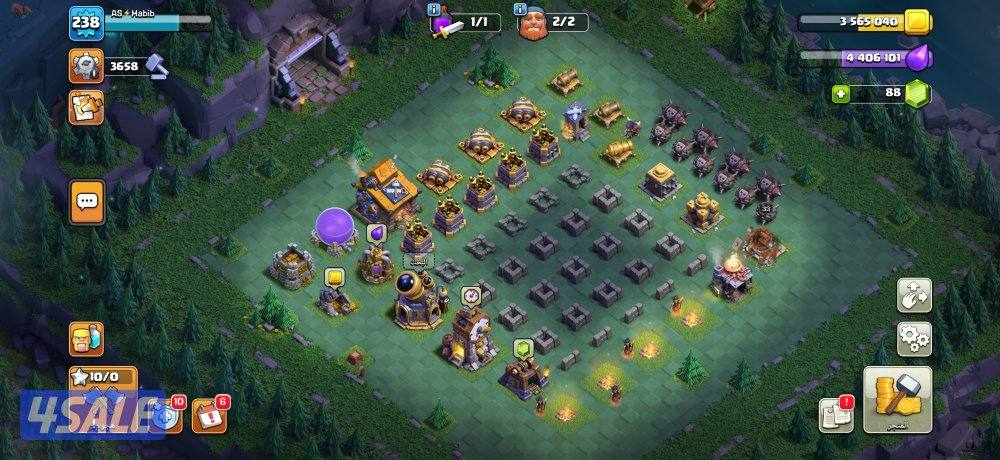This screenshot has width=1000, height=460.
Task: Open the builder base gear icon
Action: click(86, 66)
